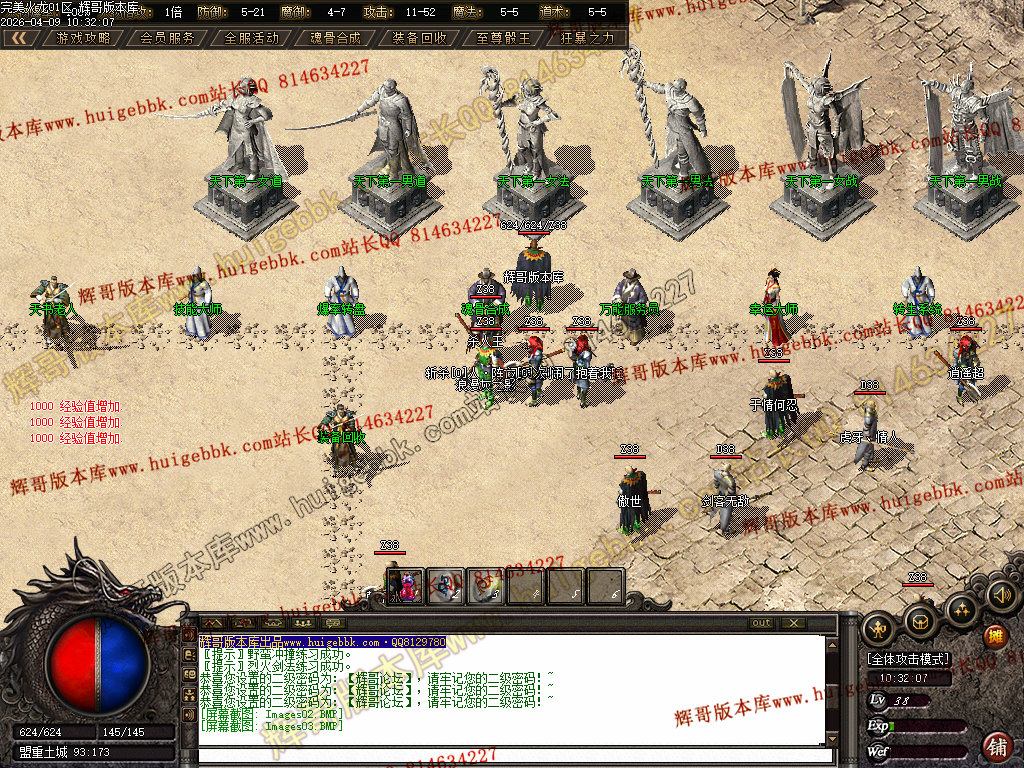The image size is (1024, 768).
Task: Open the skills round button with sparkles
Action: [962, 608]
